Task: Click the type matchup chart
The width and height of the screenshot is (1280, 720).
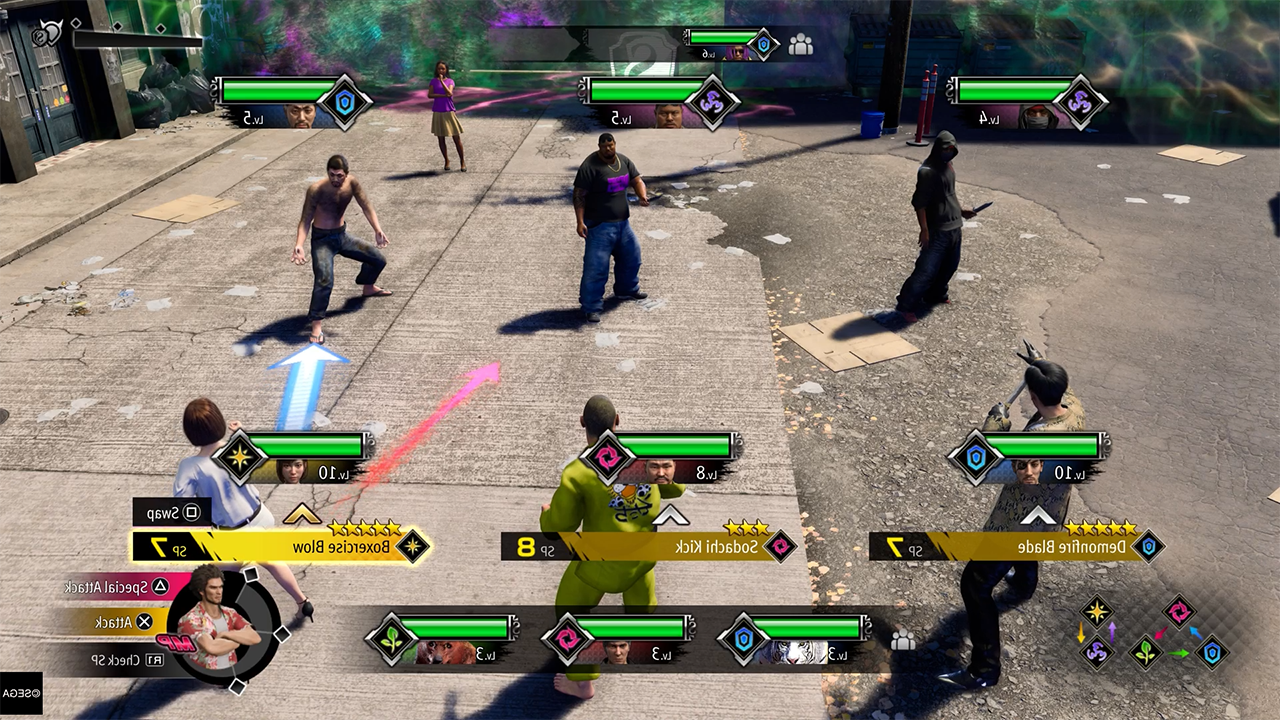Action: pyautogui.click(x=1155, y=632)
